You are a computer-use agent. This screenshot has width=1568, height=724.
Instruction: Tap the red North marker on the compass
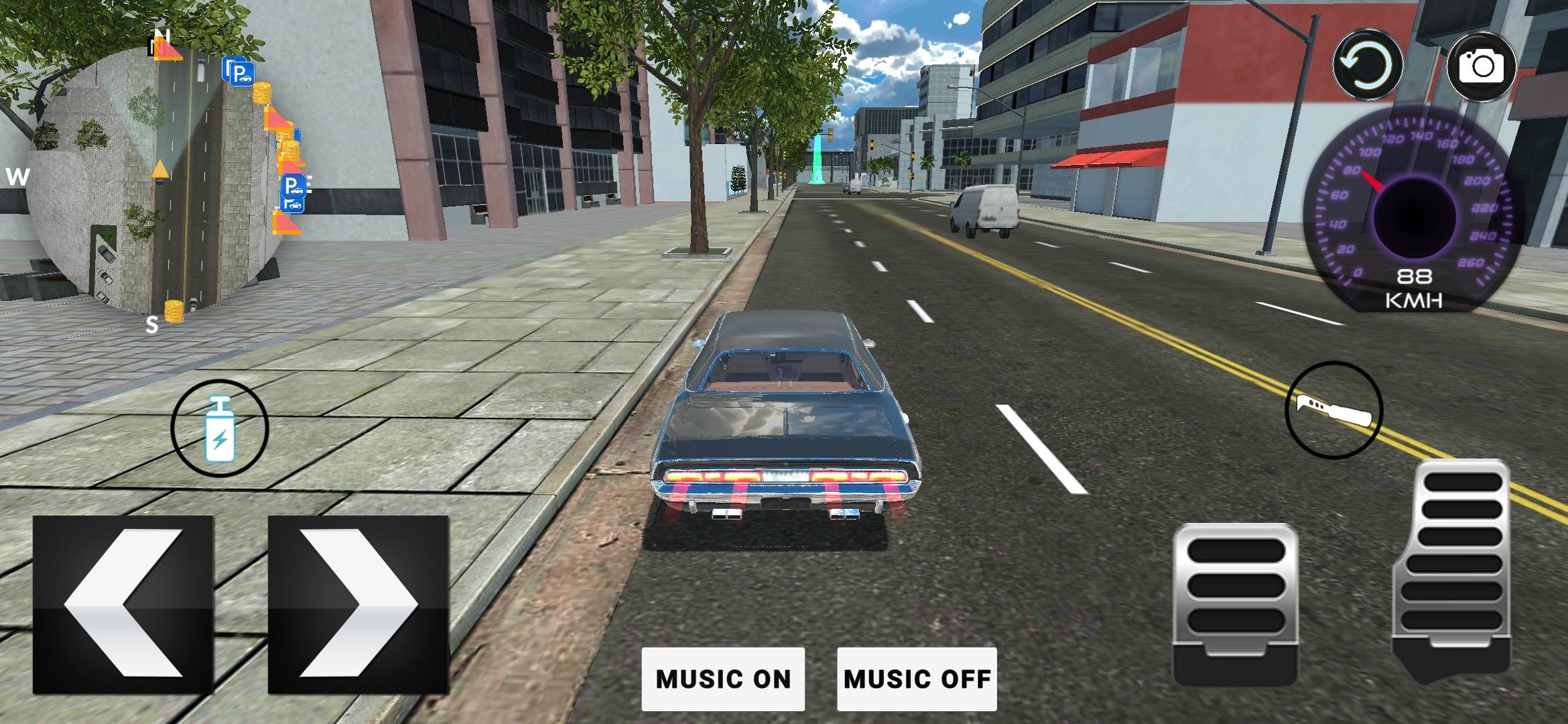click(x=170, y=48)
